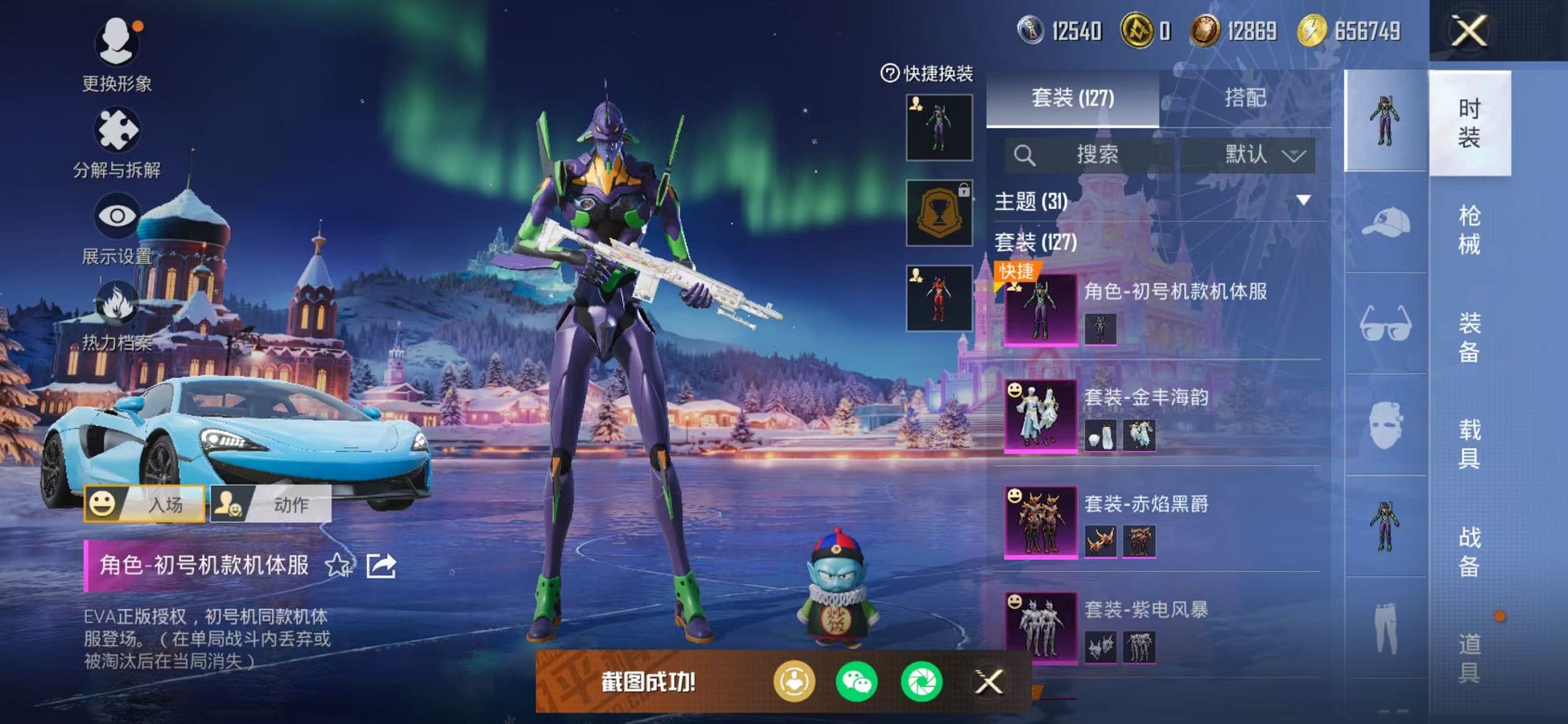Switch to the 枪械 category tab
Viewport: 1568px width, 724px height.
(1475, 229)
